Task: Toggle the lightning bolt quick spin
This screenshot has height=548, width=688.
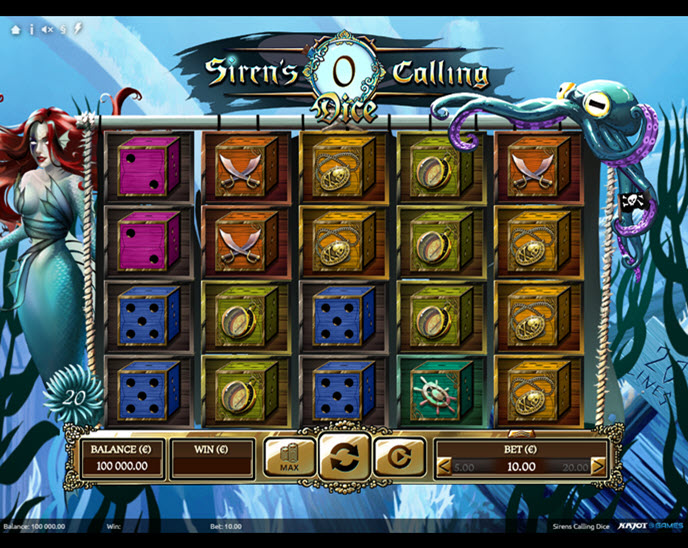Action: pyautogui.click(x=78, y=30)
